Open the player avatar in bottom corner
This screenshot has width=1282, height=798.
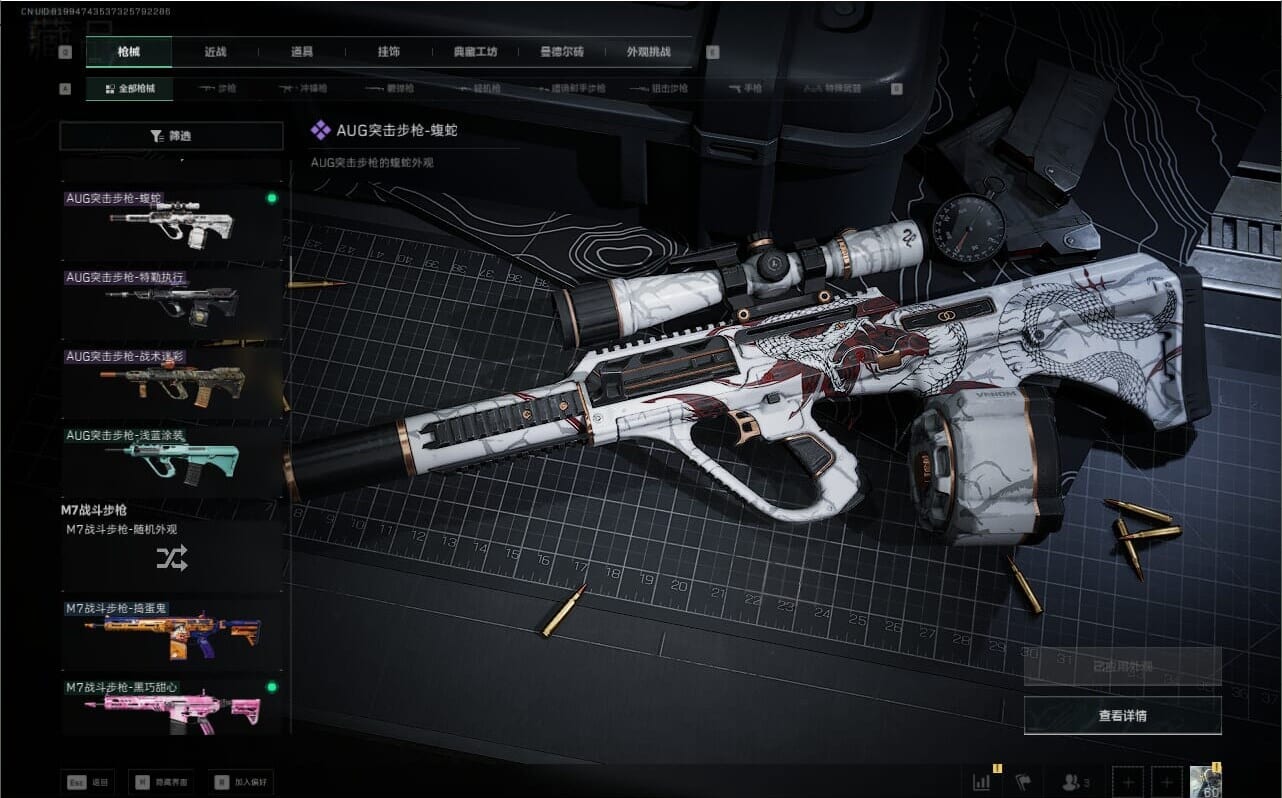pyautogui.click(x=1202, y=781)
